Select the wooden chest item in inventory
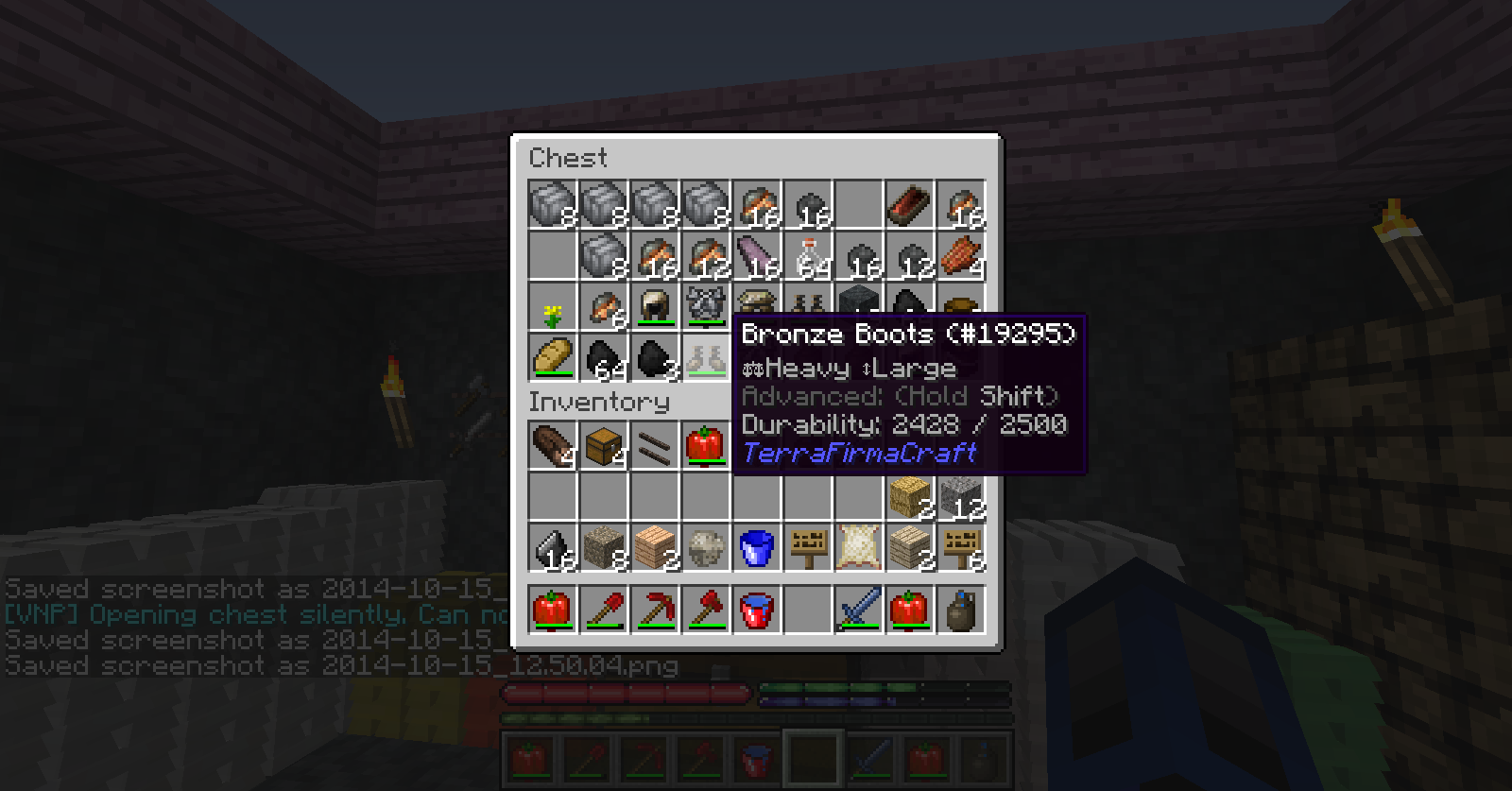Viewport: 1512px width, 791px height. pos(604,446)
